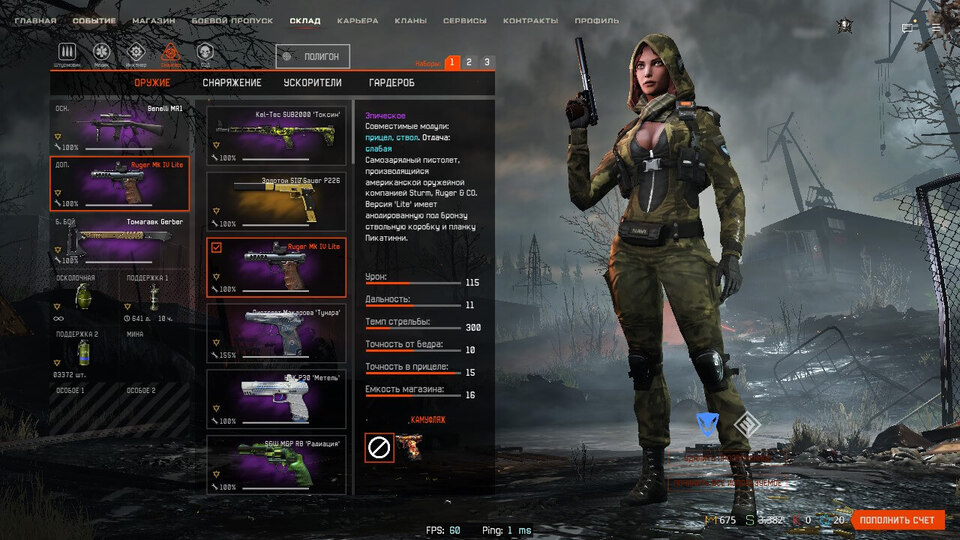Go to the Главная main page

click(x=35, y=20)
